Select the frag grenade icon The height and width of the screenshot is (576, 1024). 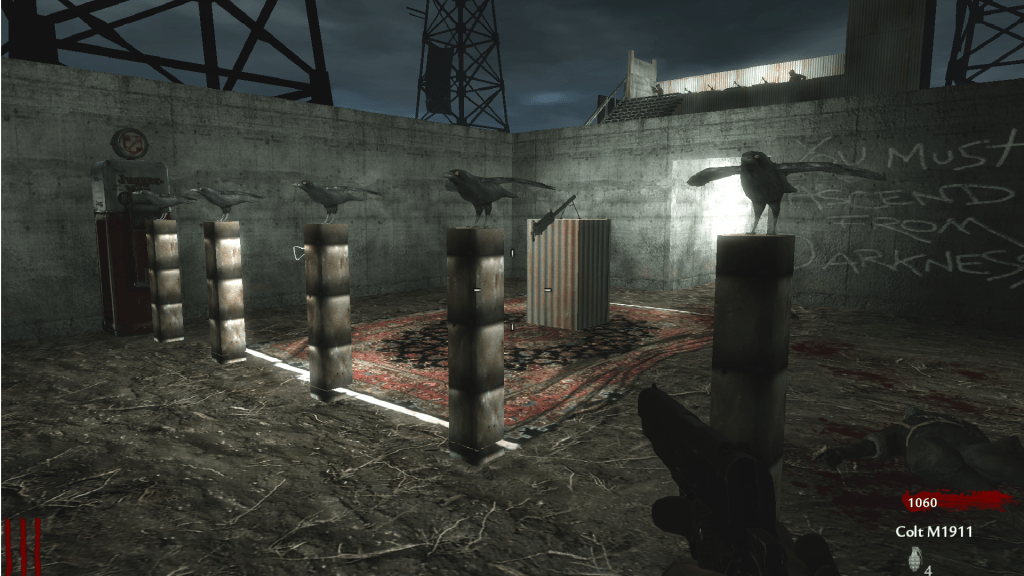coord(911,561)
